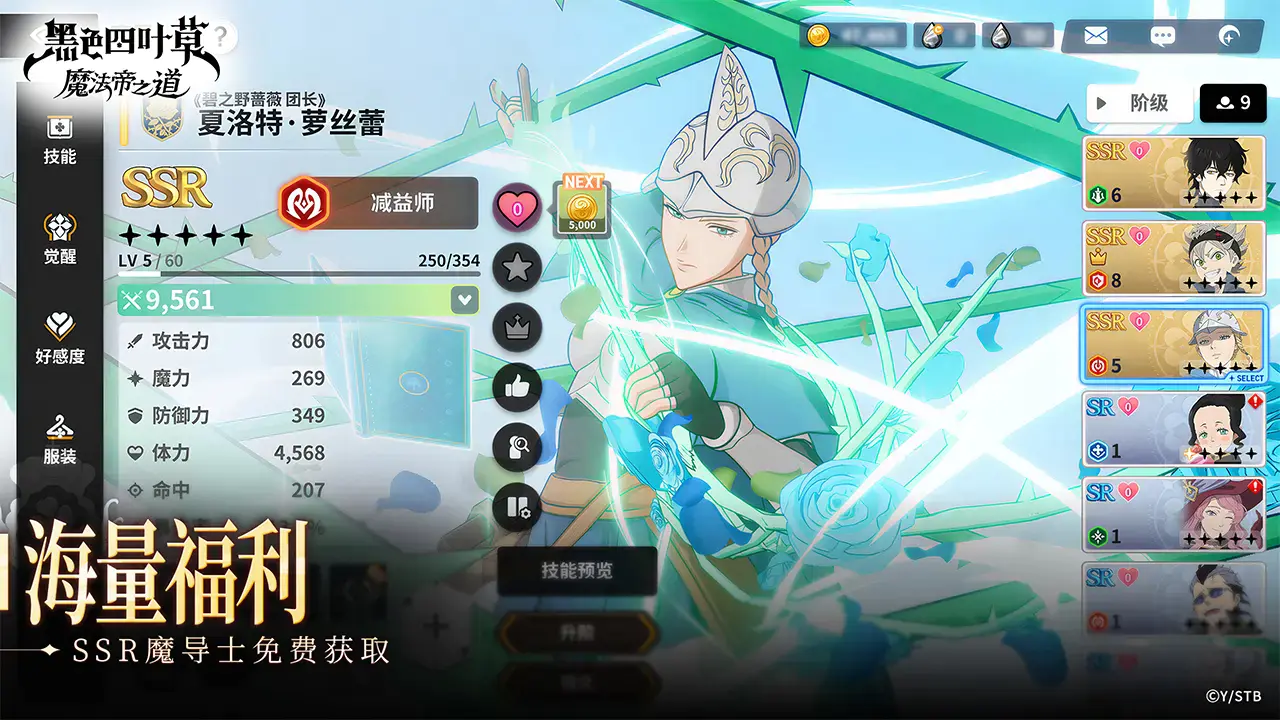Expand the 9,561 power breakdown chevron
This screenshot has height=720, width=1280.
tap(462, 299)
